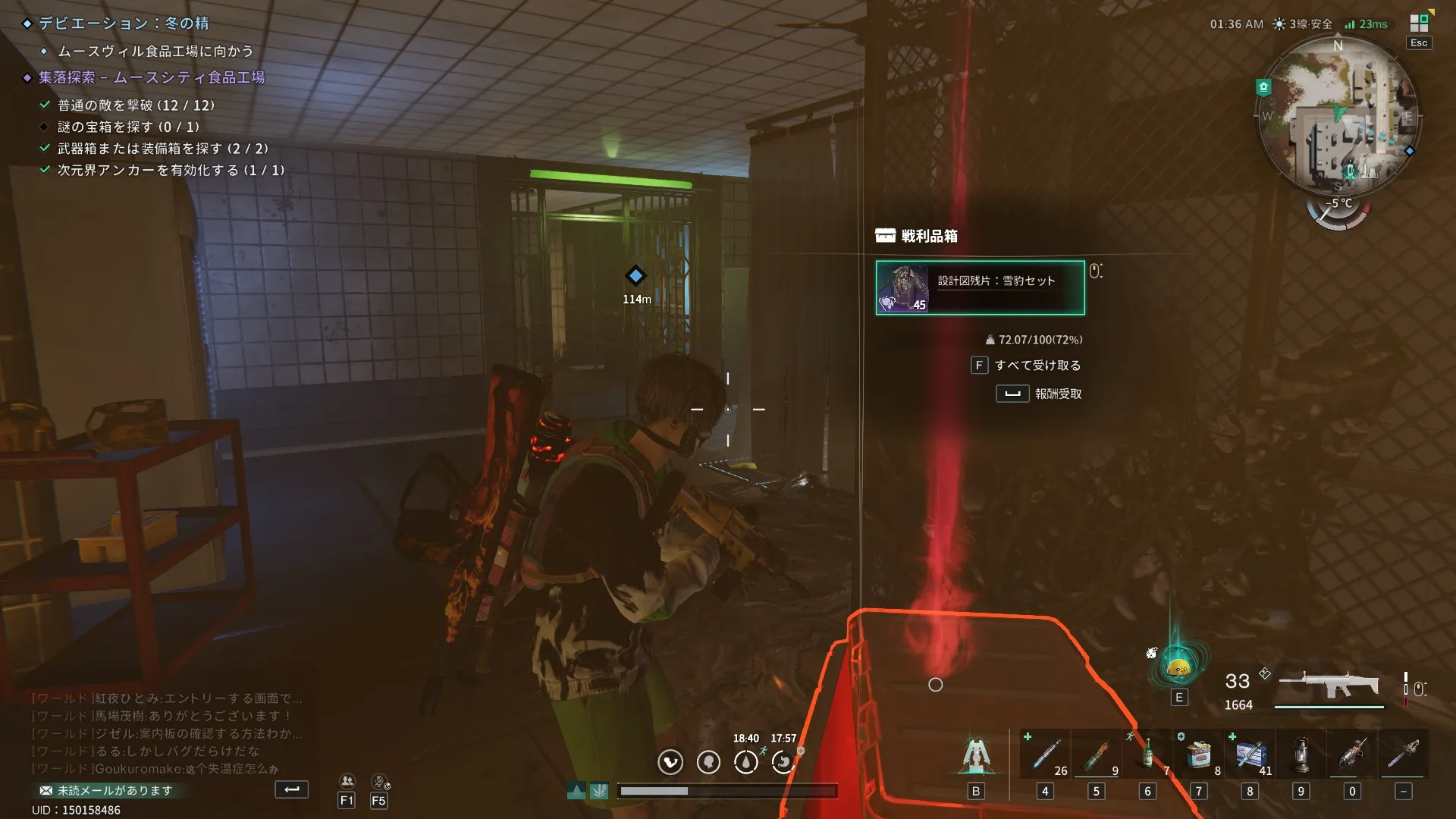This screenshot has height=819, width=1456.
Task: Select the heavy tool in slot 0
Action: tap(1352, 755)
